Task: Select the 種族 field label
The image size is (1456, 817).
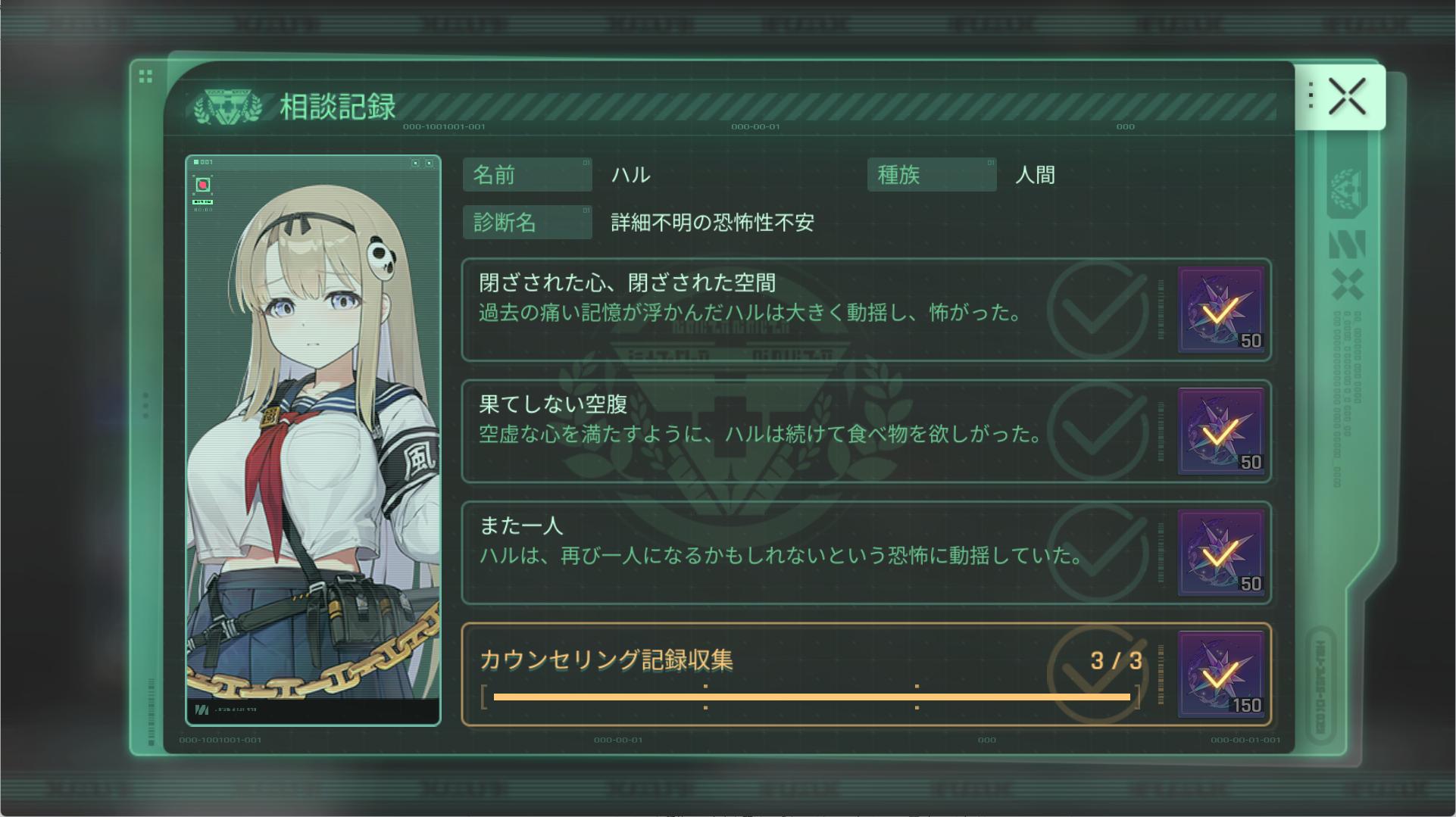Action: [x=931, y=175]
